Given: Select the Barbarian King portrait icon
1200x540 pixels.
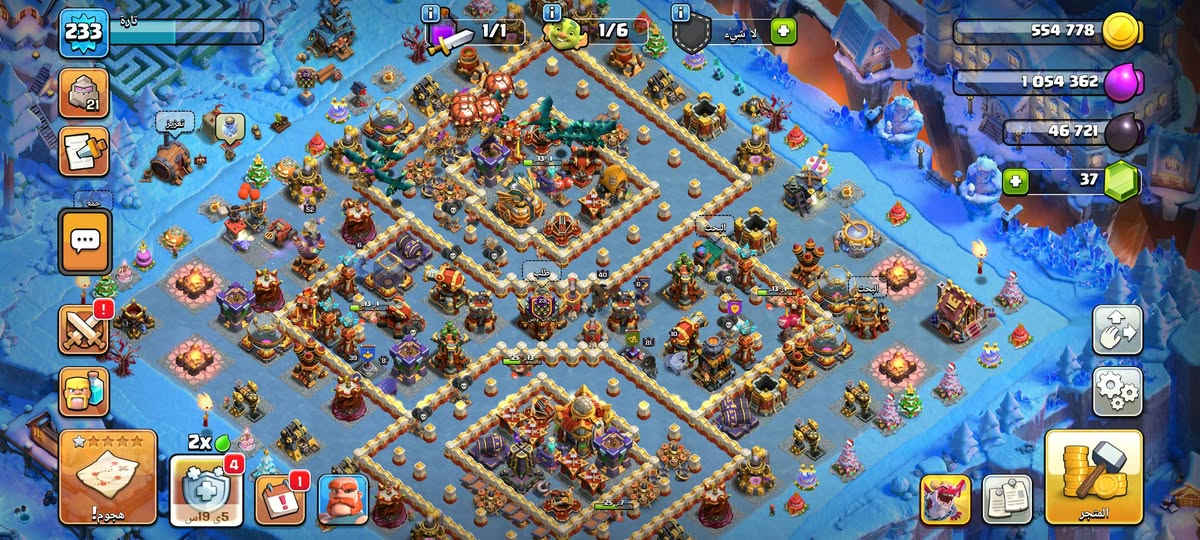Looking at the screenshot, I should click(343, 499).
